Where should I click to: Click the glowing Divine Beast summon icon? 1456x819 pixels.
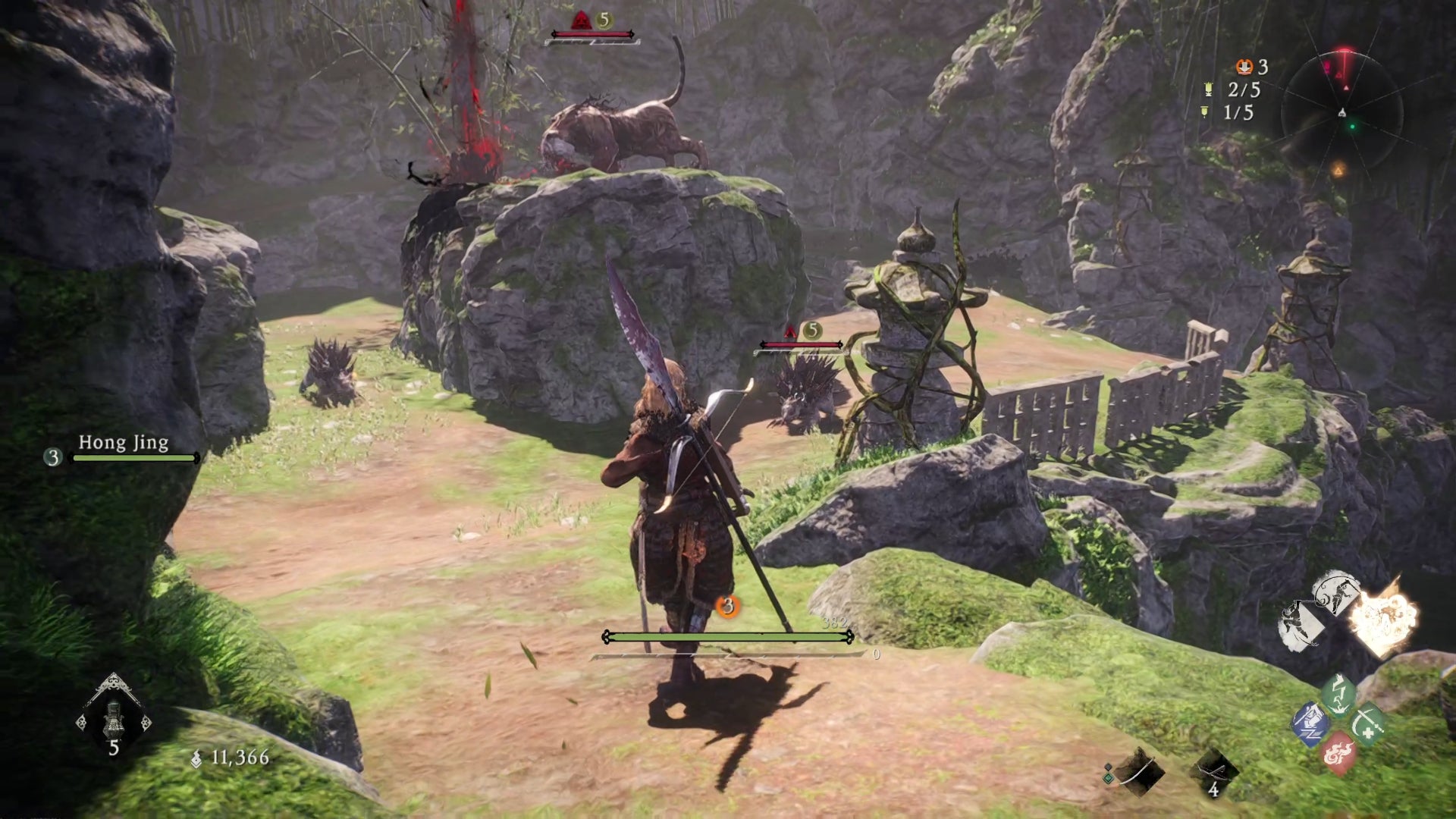tap(1387, 619)
